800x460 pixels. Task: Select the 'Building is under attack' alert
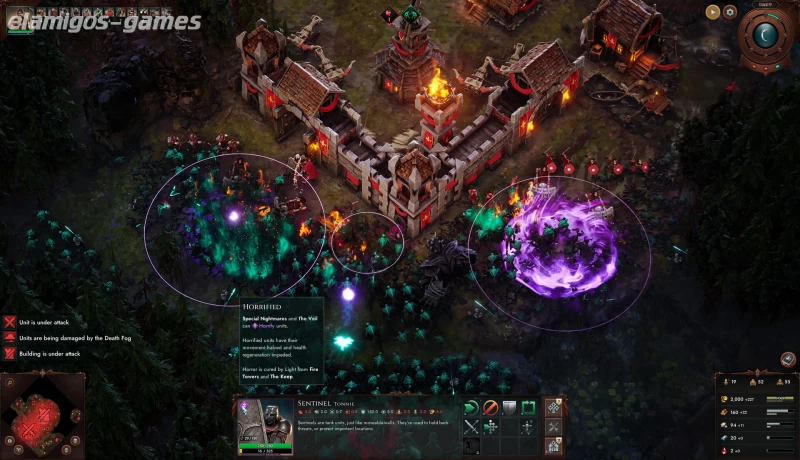(x=10, y=354)
